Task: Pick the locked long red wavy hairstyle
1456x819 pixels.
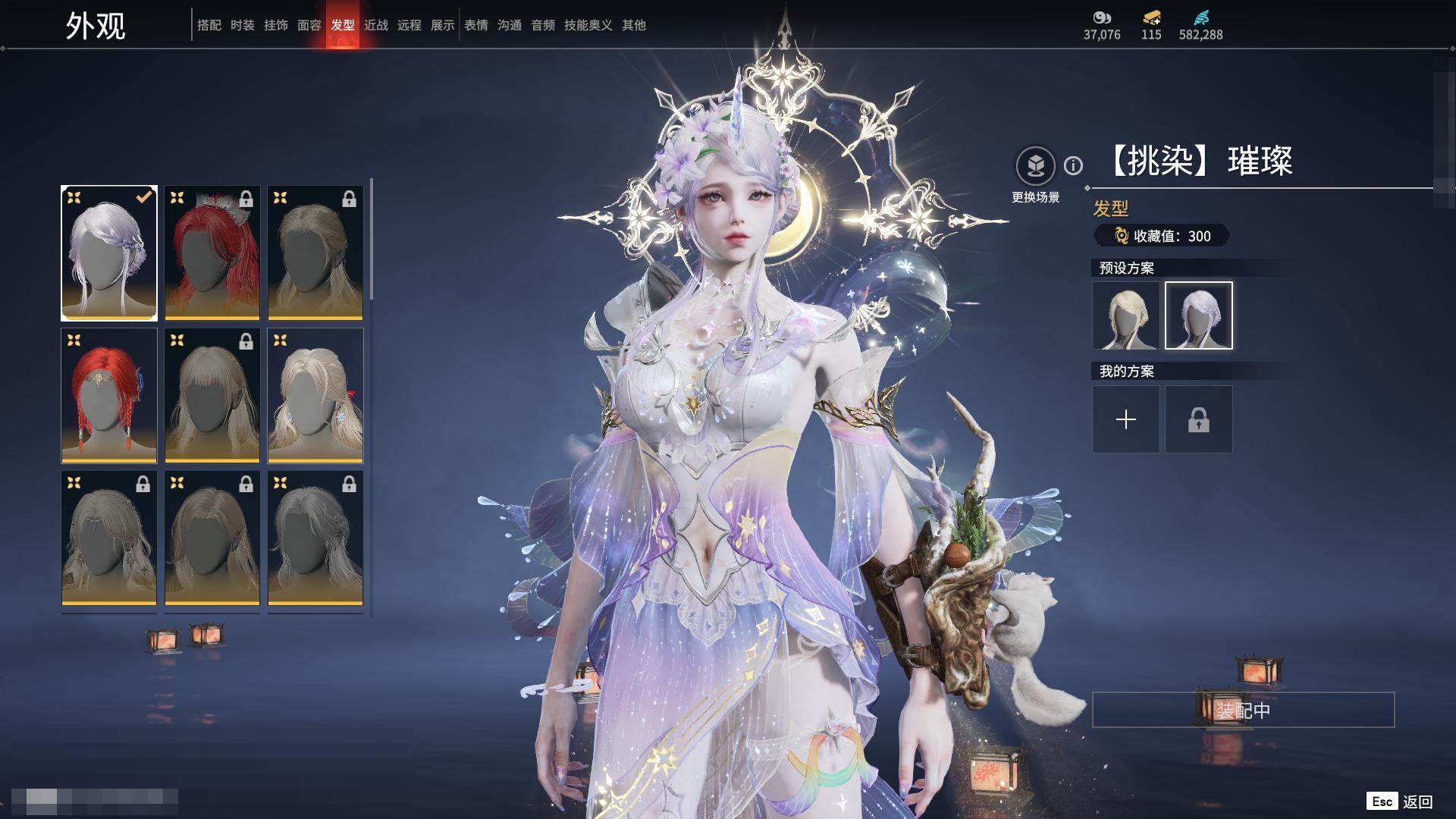Action: coord(212,253)
